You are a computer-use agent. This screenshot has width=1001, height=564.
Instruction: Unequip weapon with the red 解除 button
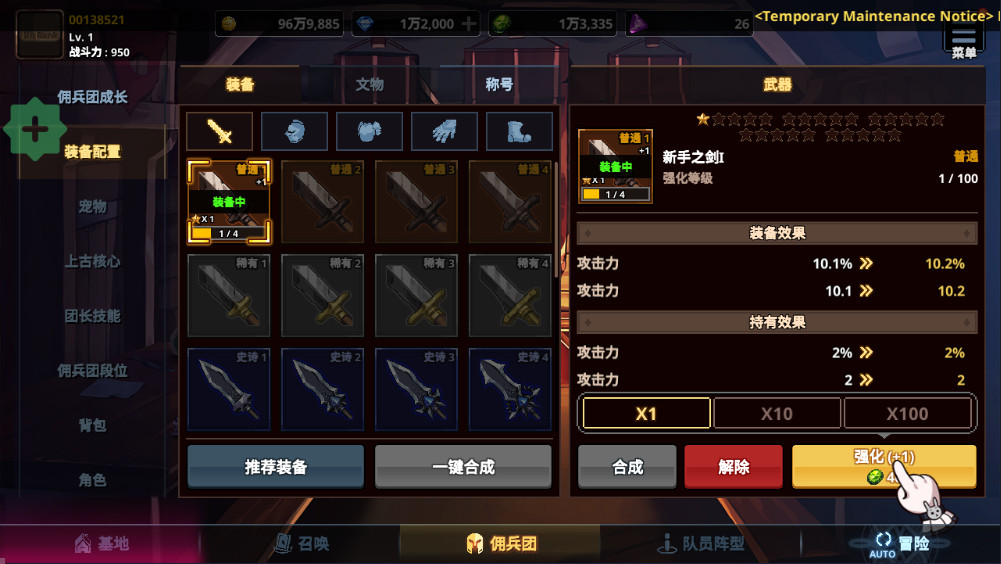(x=734, y=467)
